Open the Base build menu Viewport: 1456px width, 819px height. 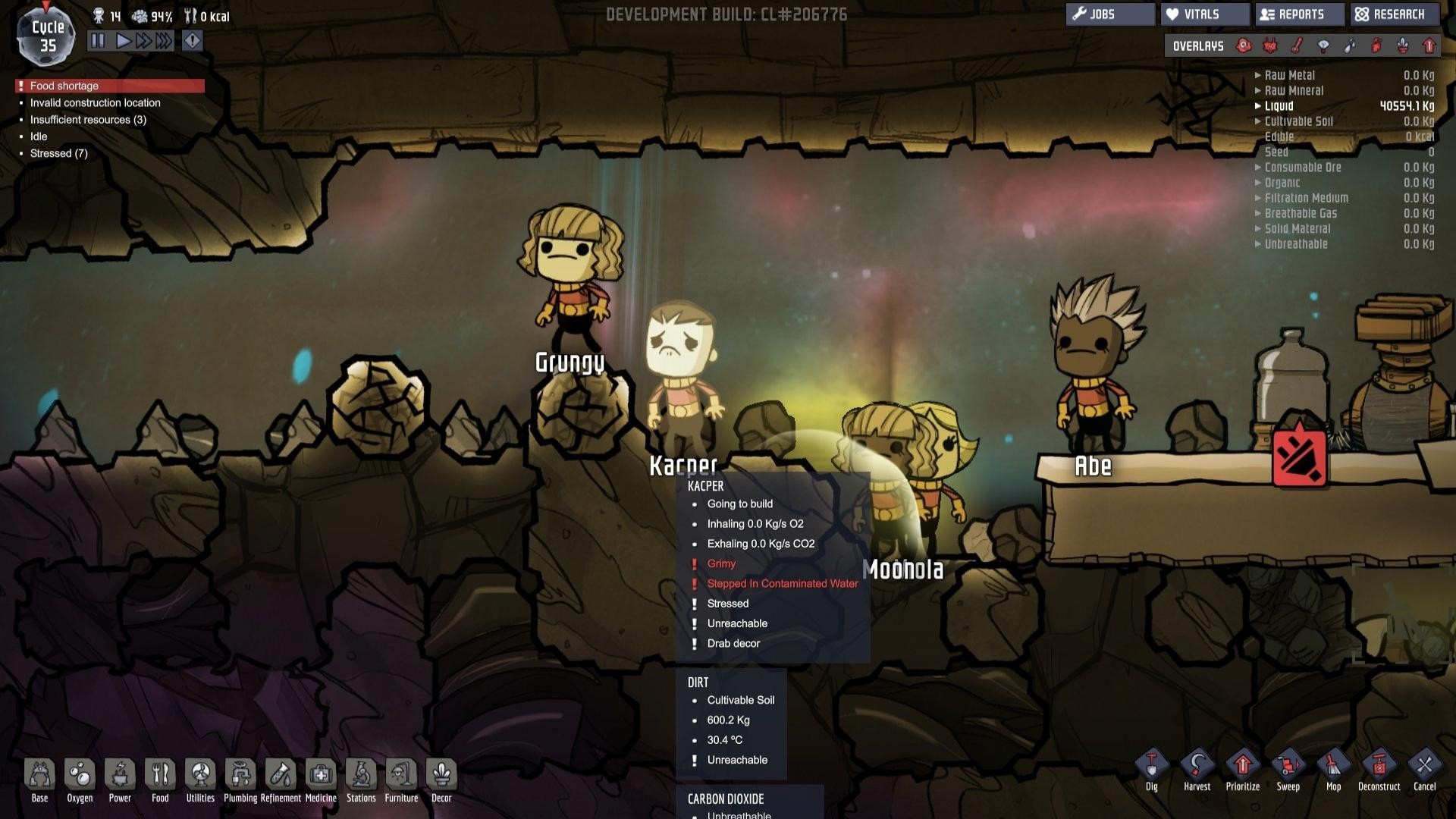(39, 780)
